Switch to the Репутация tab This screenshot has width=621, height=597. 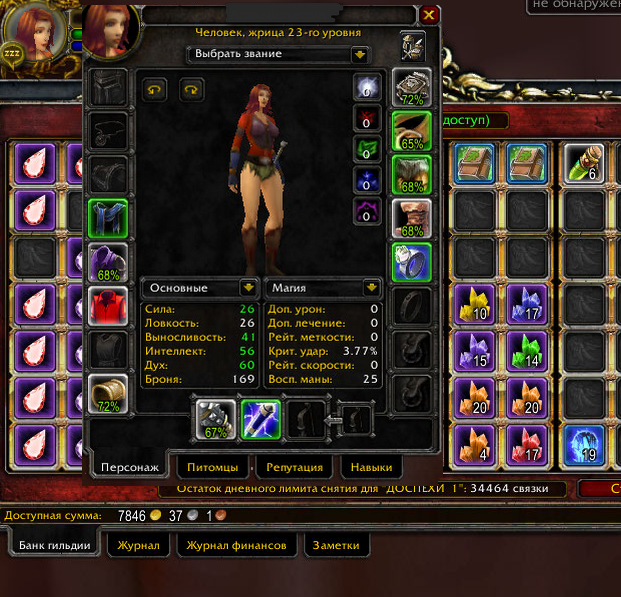coord(294,467)
